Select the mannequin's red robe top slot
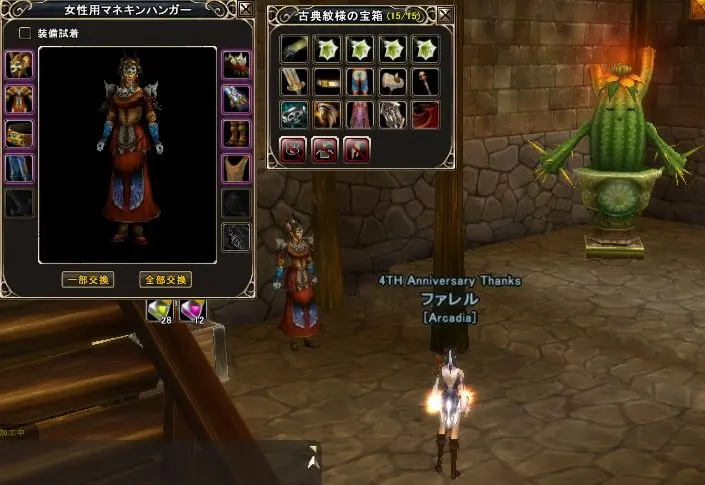 point(19,100)
